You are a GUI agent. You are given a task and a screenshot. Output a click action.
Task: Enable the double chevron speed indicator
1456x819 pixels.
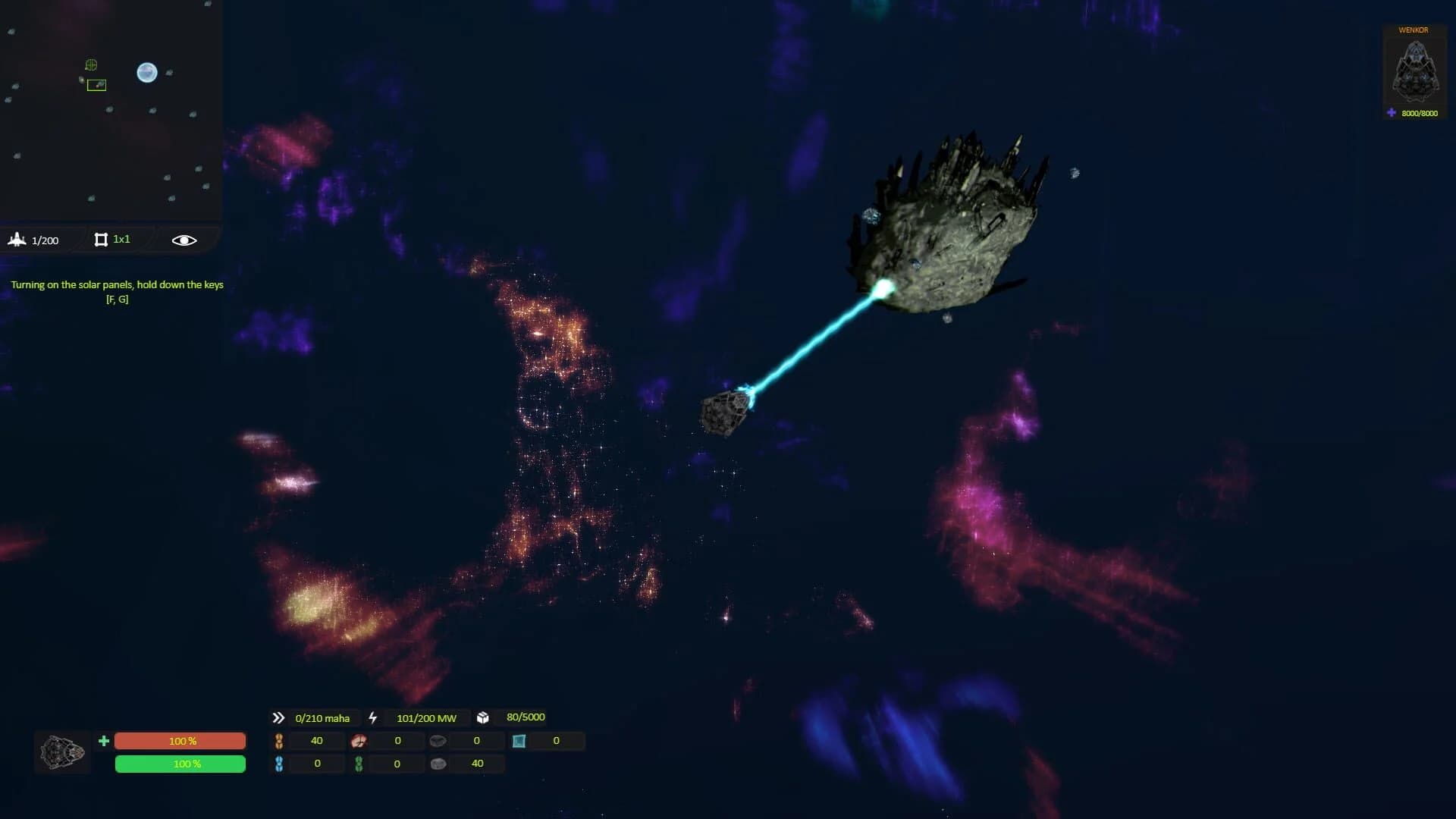pos(278,717)
